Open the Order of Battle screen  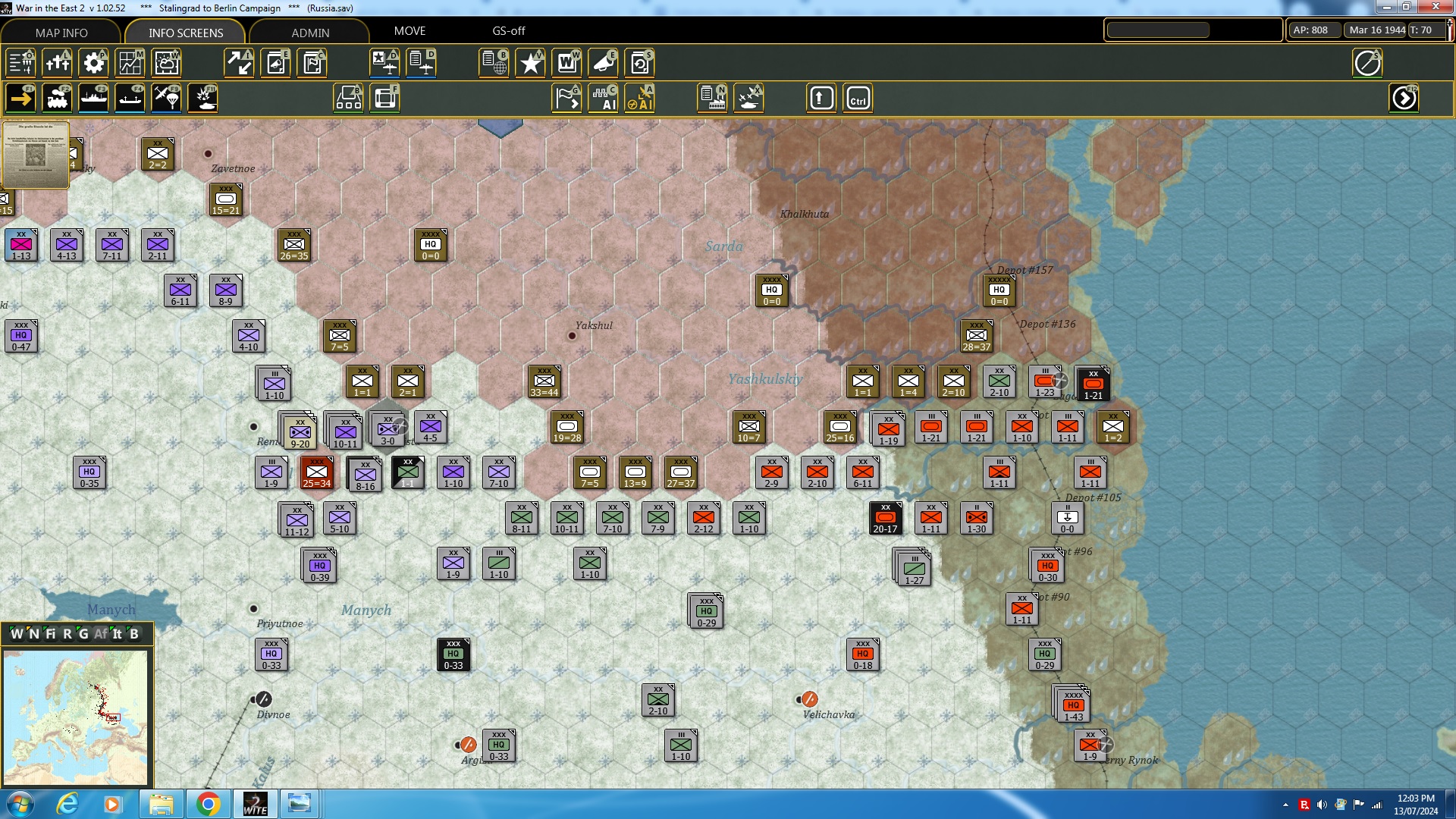21,63
